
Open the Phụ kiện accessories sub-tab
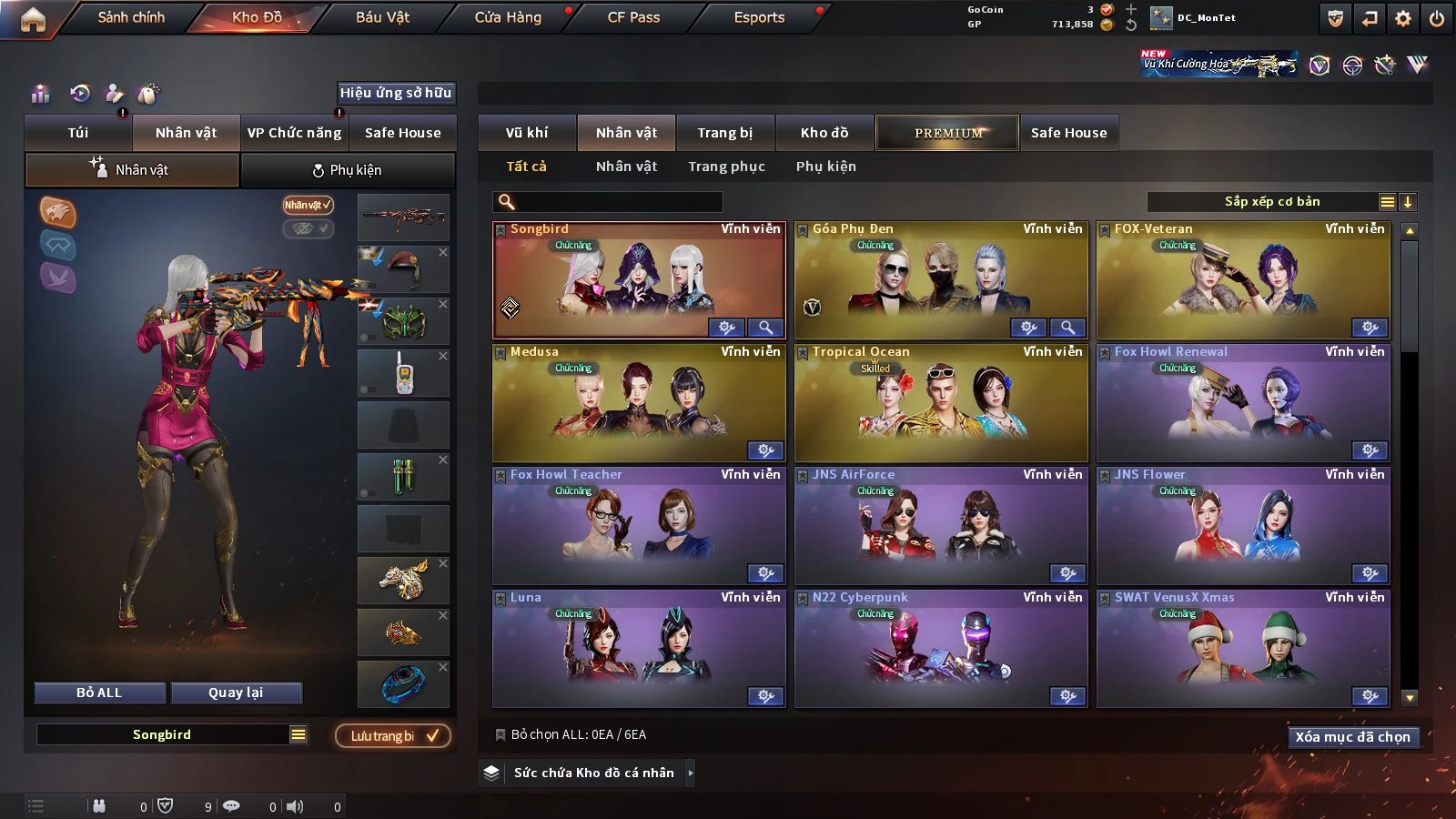pos(348,170)
